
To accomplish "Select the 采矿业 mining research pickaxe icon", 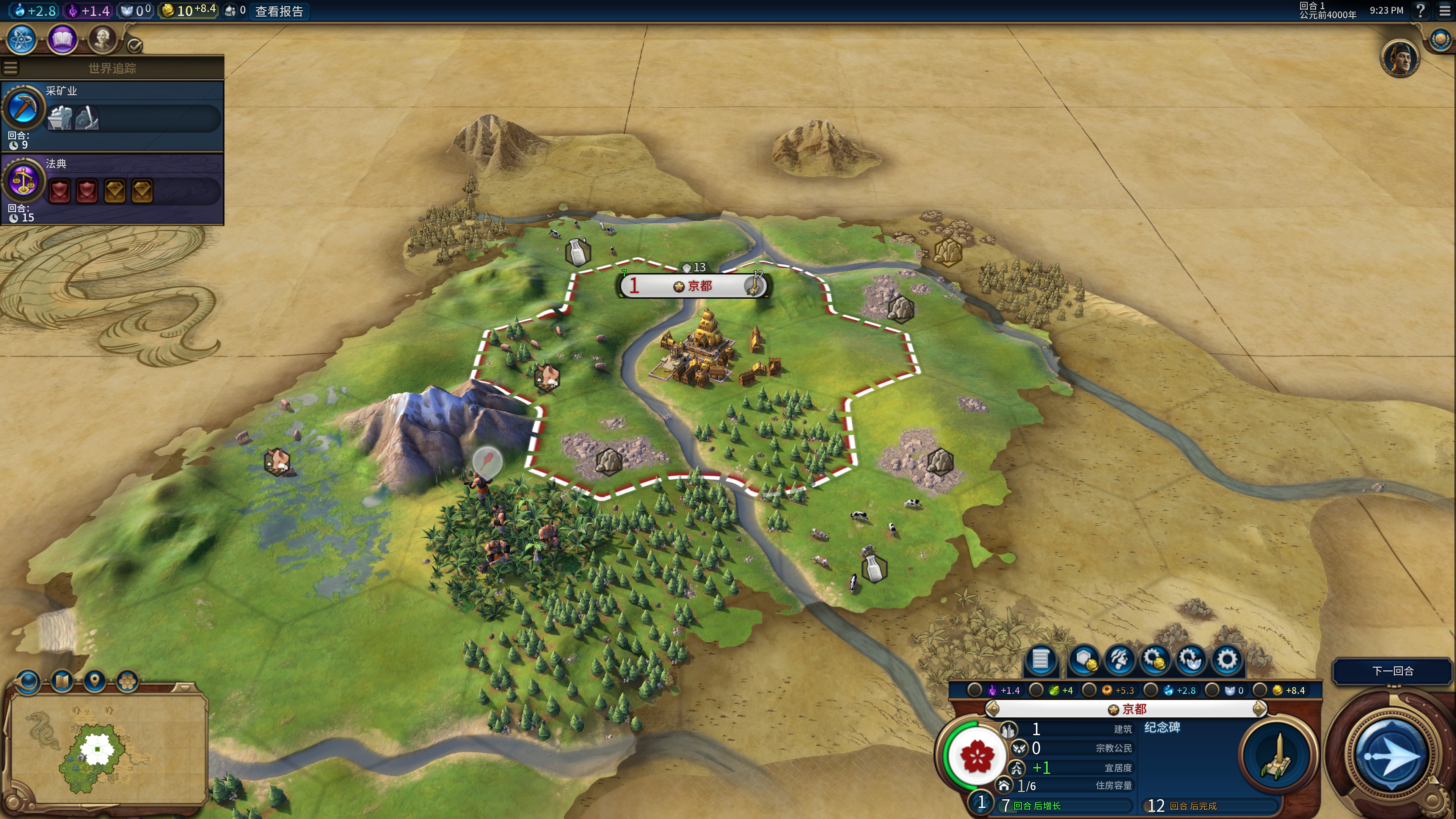I will (x=23, y=107).
